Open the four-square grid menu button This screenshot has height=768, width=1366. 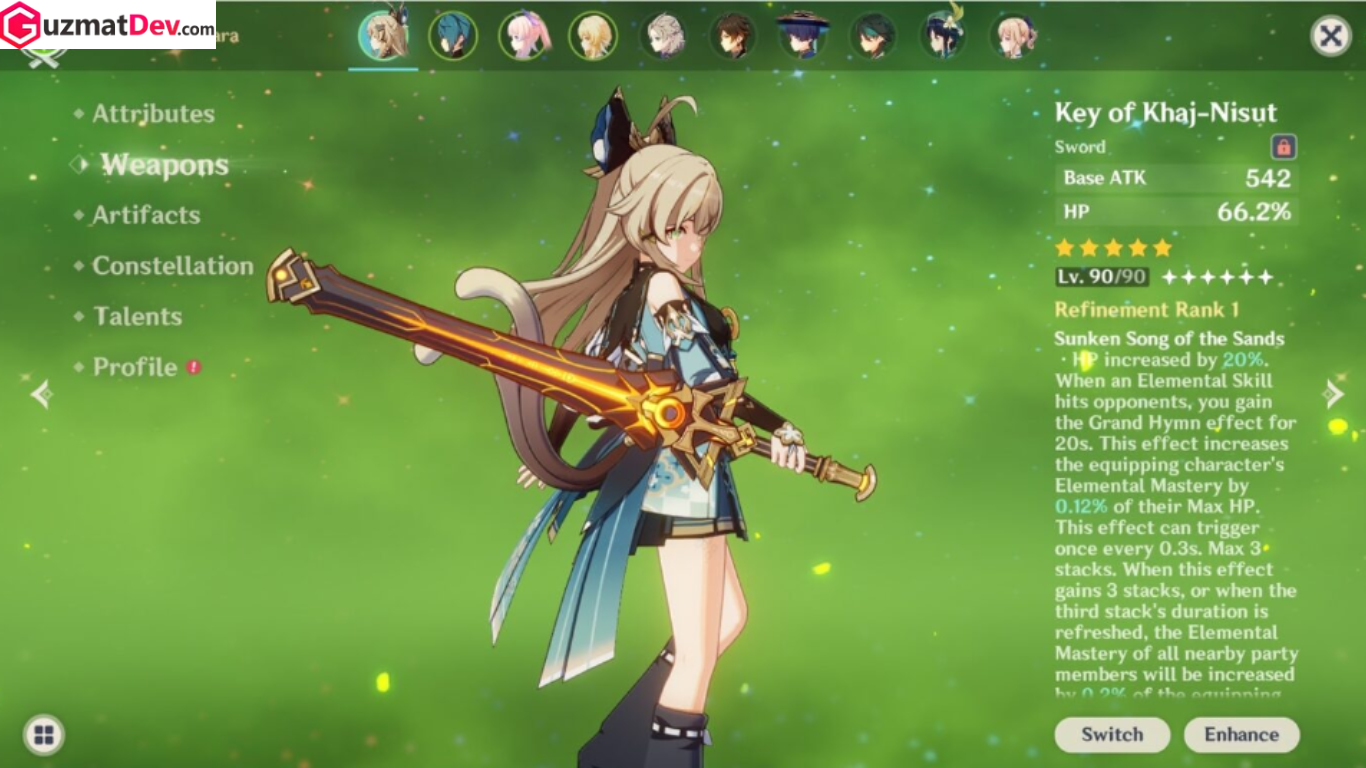[x=43, y=735]
